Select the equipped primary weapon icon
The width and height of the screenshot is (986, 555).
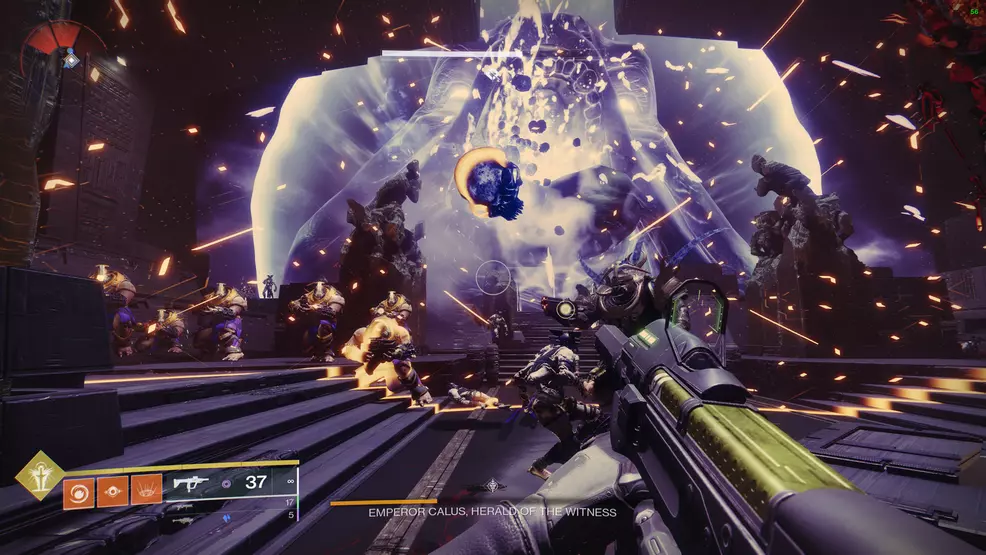192,483
